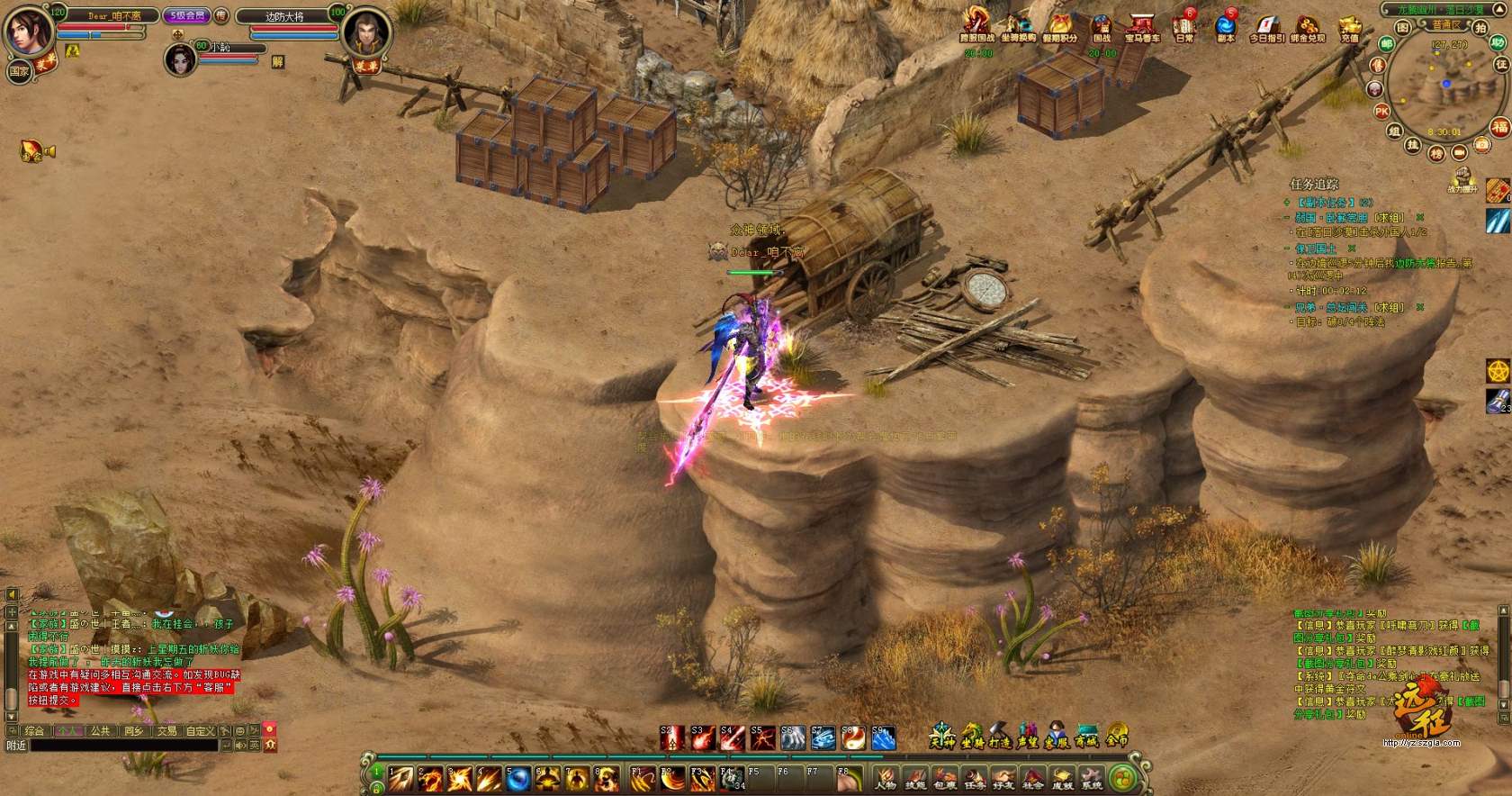Screen dimensions: 1512x796
Task: Open the 系统 system settings
Action: coord(1092,779)
